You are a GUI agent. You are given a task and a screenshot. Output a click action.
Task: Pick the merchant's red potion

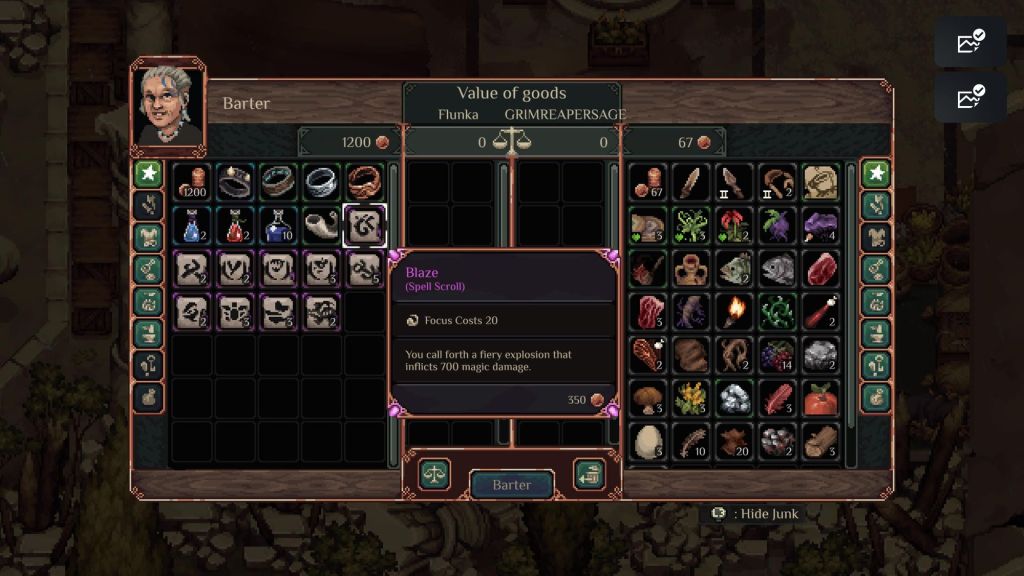click(x=236, y=226)
